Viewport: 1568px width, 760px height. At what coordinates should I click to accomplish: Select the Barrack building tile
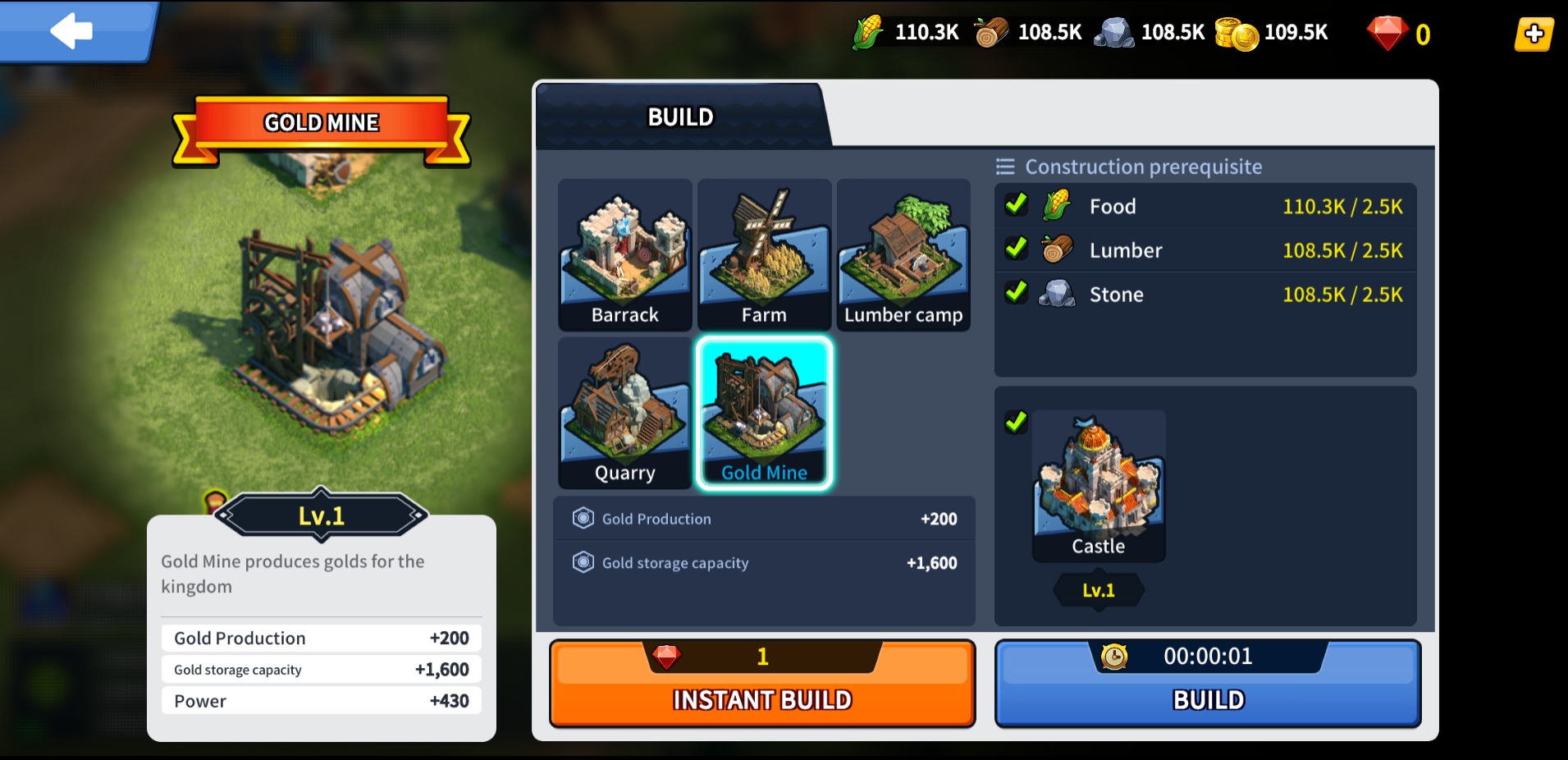[624, 255]
